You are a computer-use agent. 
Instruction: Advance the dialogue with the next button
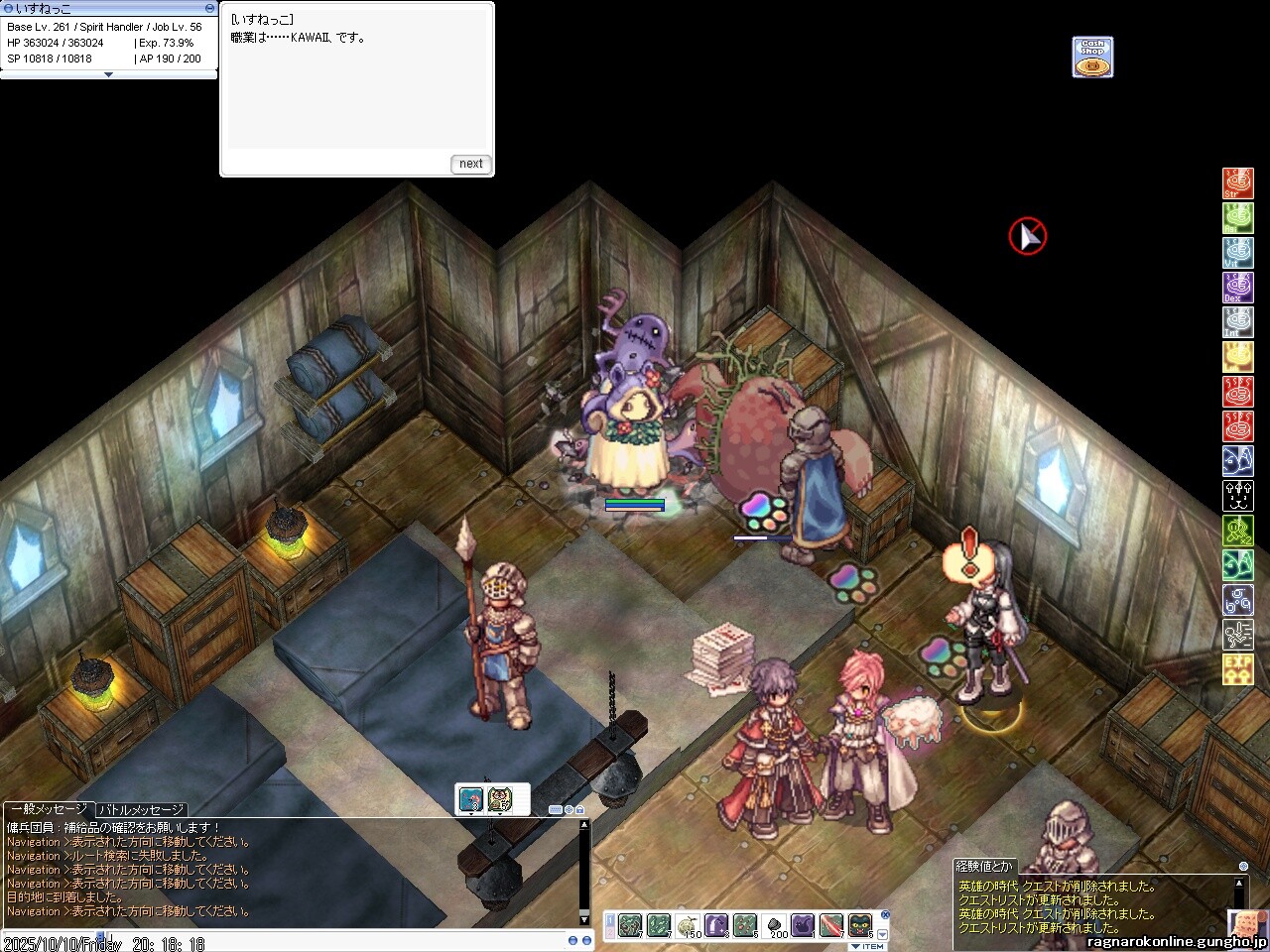coord(470,164)
